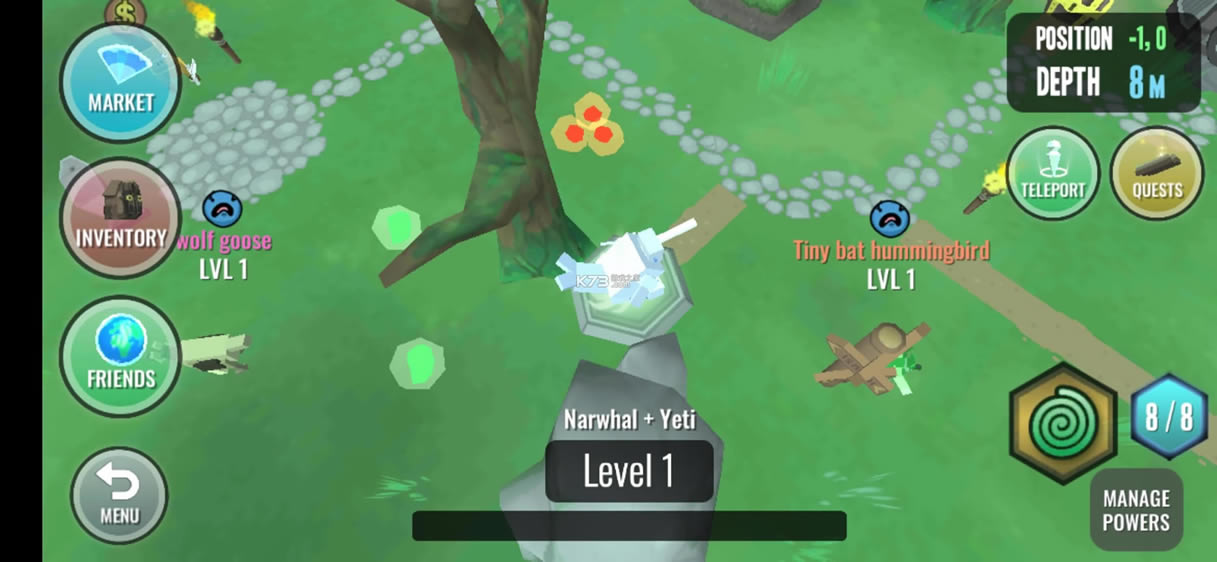The height and width of the screenshot is (562, 1217).
Task: Click the Manage Powers button
Action: click(1136, 510)
